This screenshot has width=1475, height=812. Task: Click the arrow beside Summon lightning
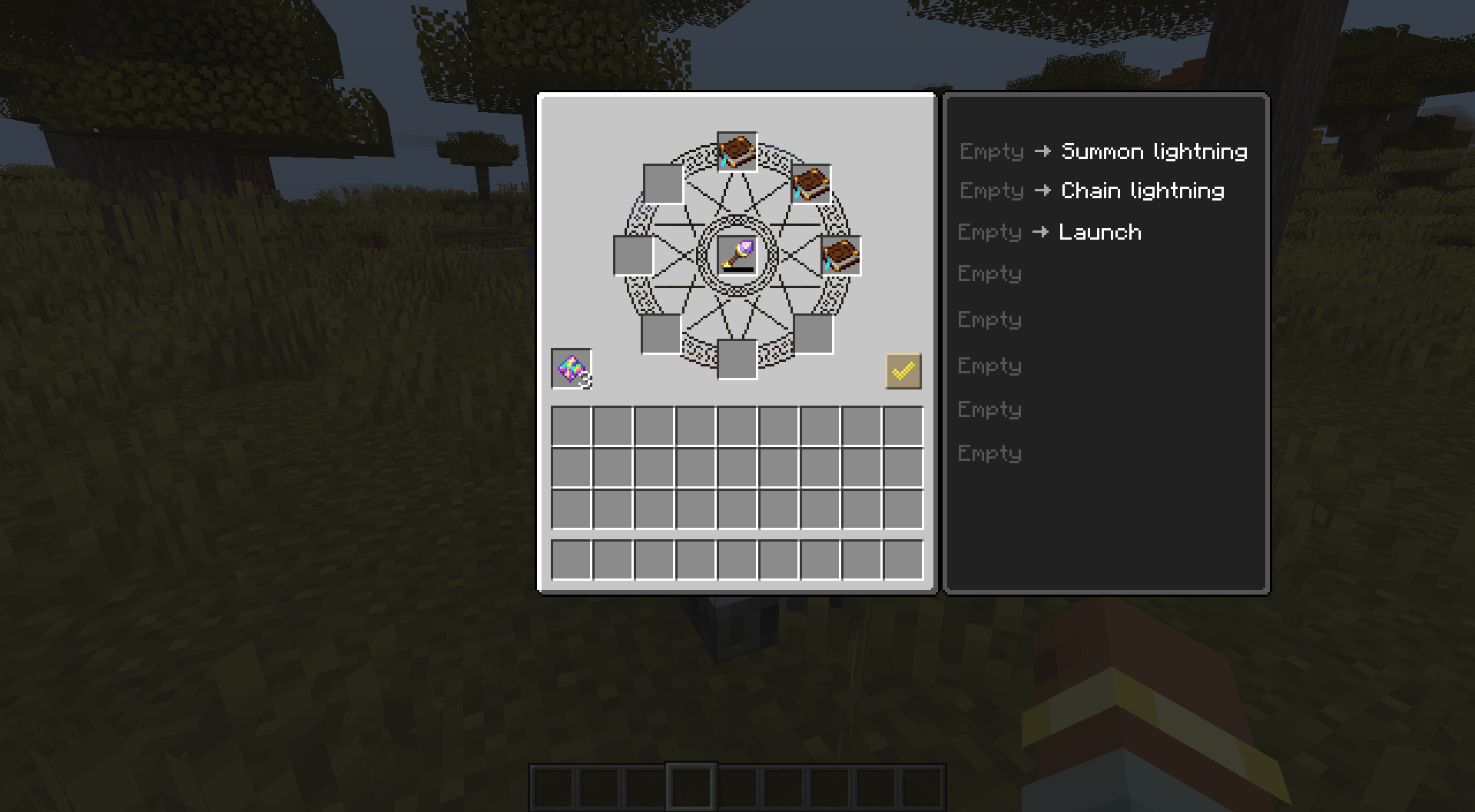click(1042, 151)
